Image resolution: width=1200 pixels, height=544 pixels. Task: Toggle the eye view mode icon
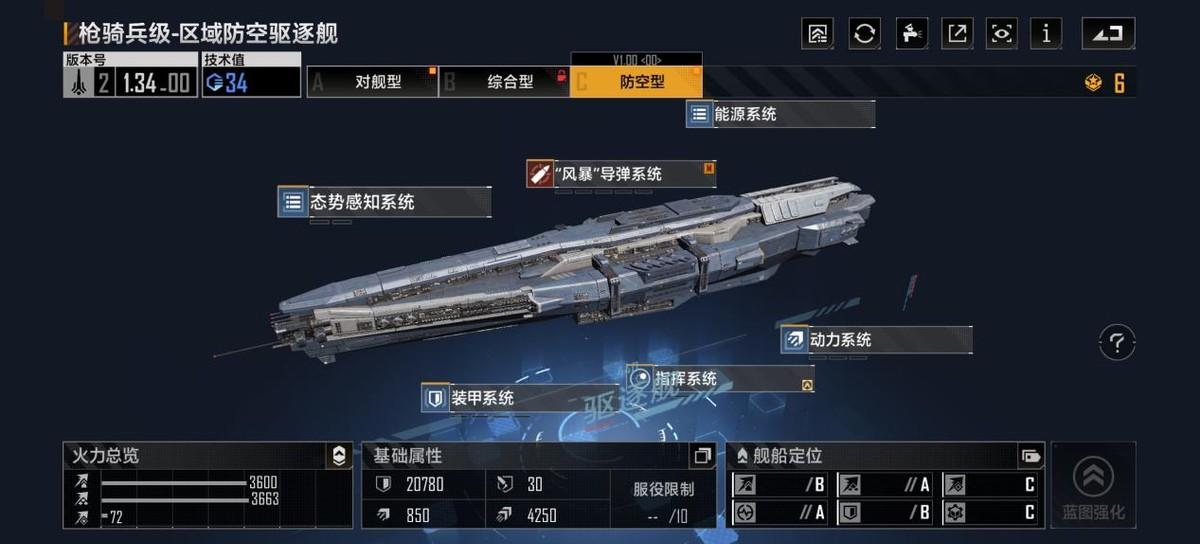[1001, 33]
